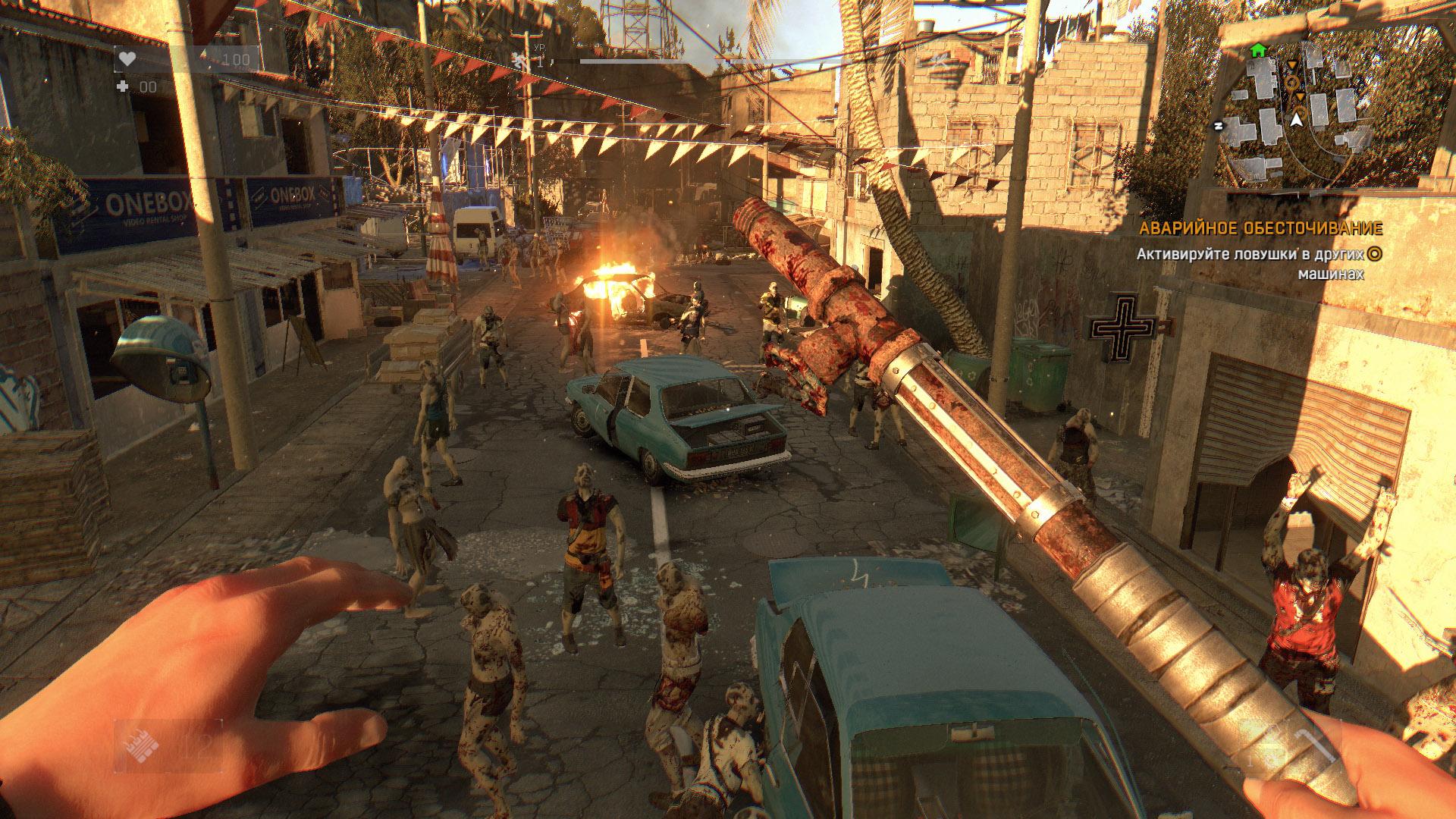Select the green safe house marker on minimap
Viewport: 1456px width, 819px height.
pos(1258,51)
